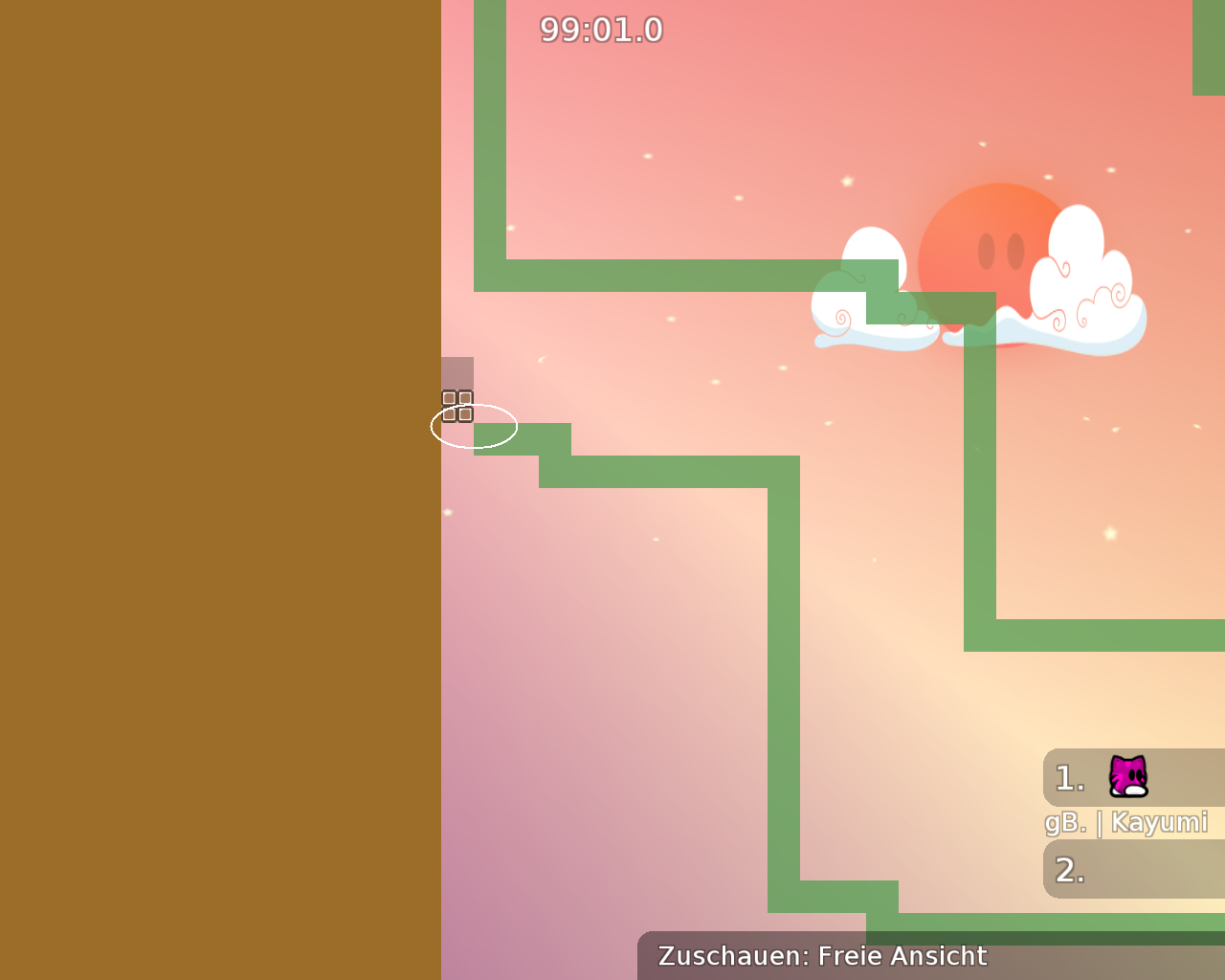The width and height of the screenshot is (1225, 980).
Task: Click the four-squares switch tile icon
Action: click(x=457, y=406)
